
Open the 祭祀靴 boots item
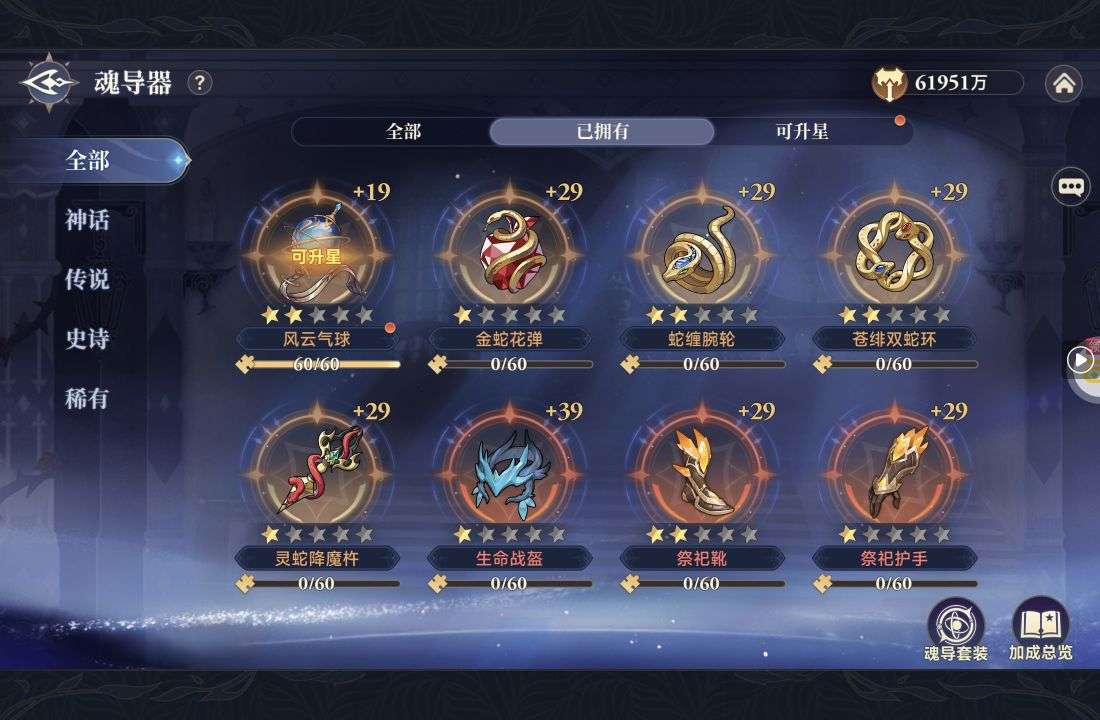(702, 468)
